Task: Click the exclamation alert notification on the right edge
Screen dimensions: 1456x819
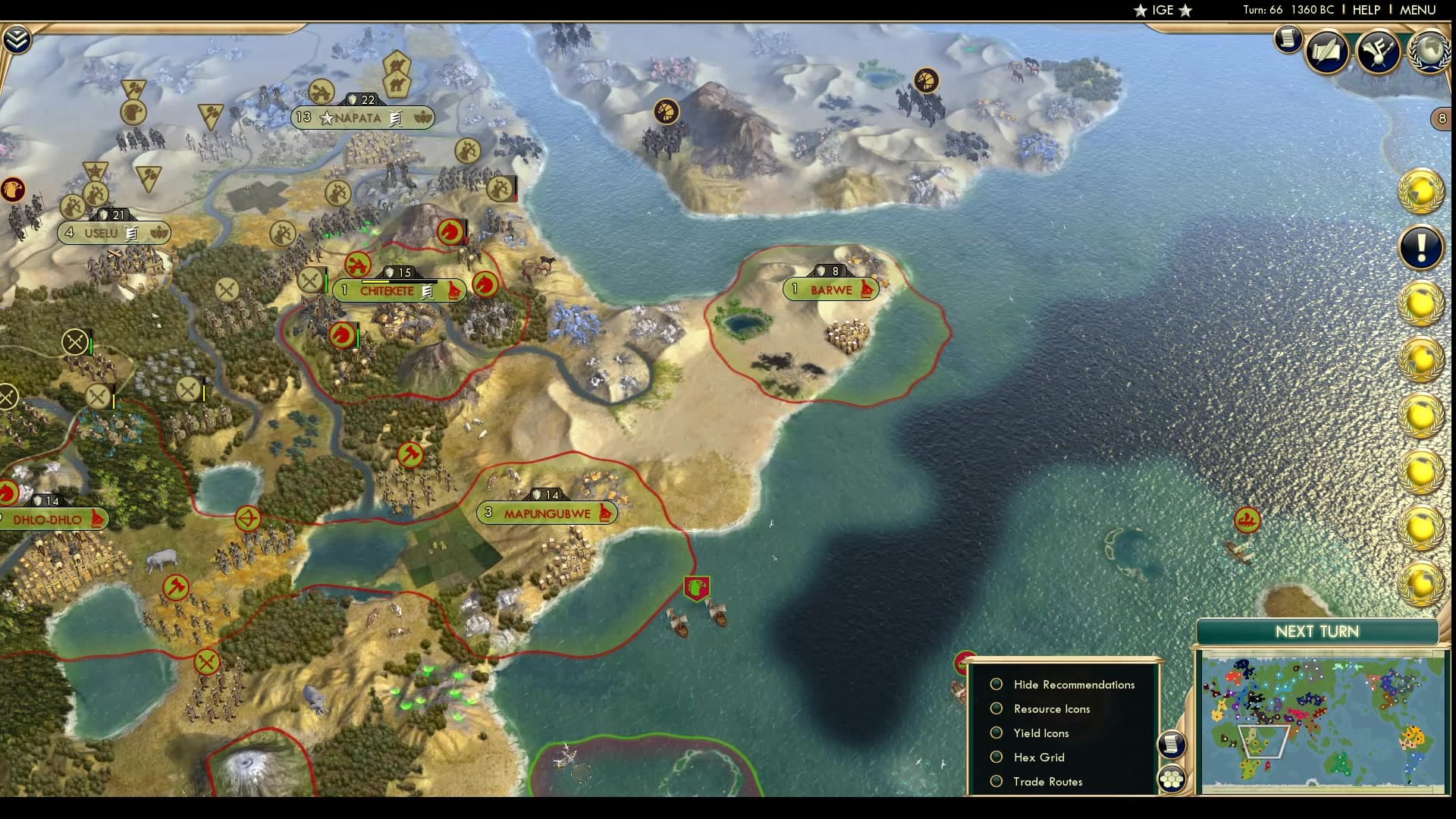Action: 1420,248
